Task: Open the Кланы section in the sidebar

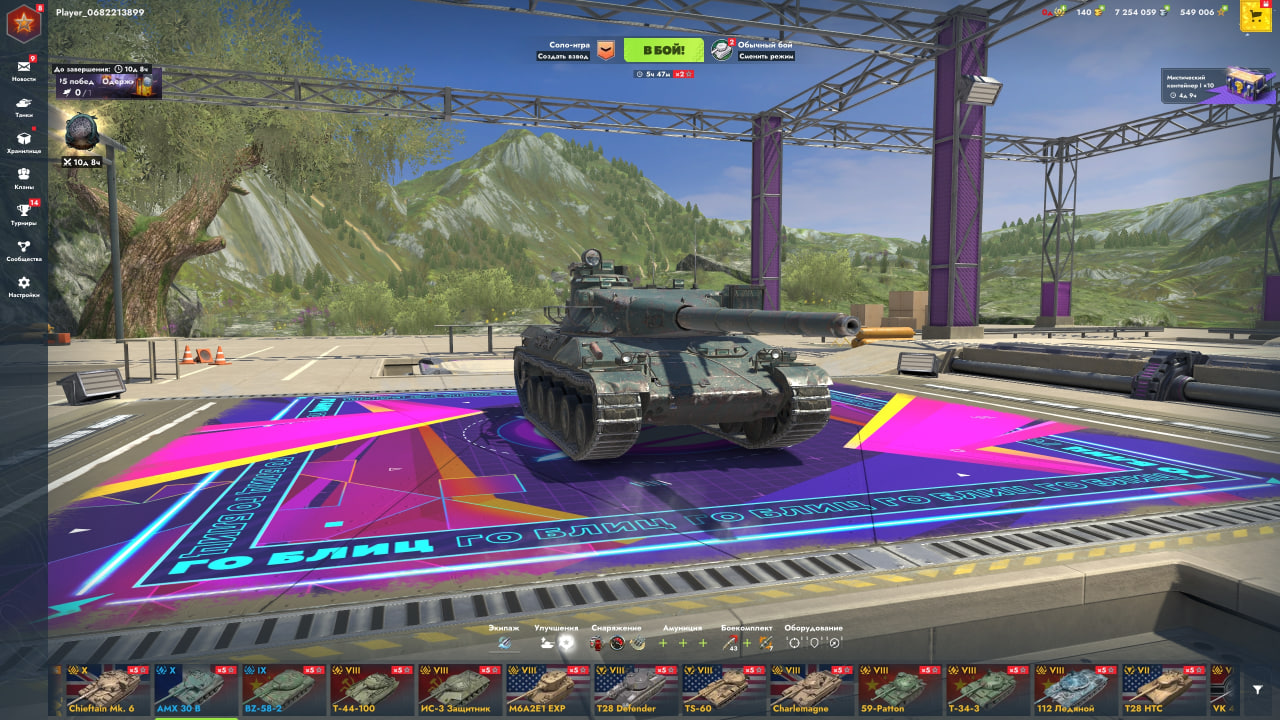Action: point(23,172)
